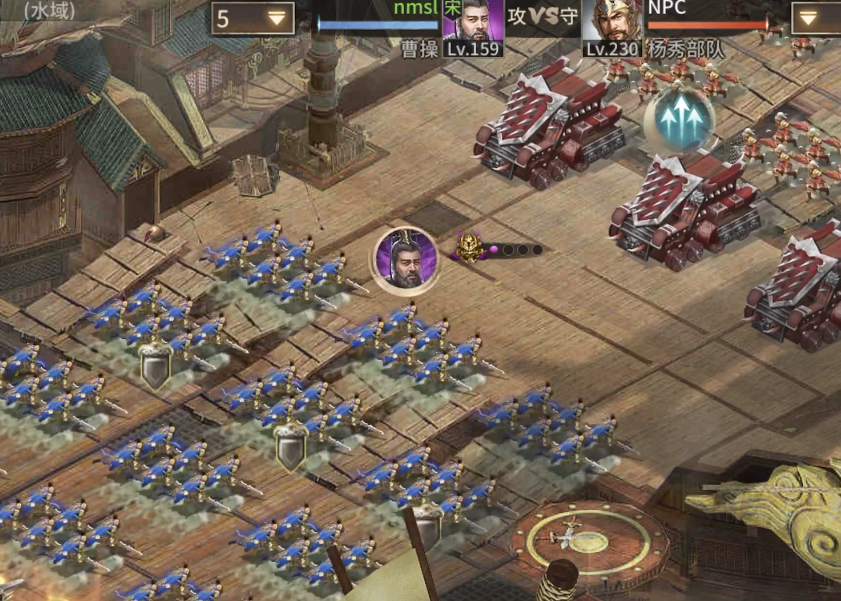The height and width of the screenshot is (601, 841).
Task: Open the attacker queue dropdown showing 5
Action: click(253, 18)
